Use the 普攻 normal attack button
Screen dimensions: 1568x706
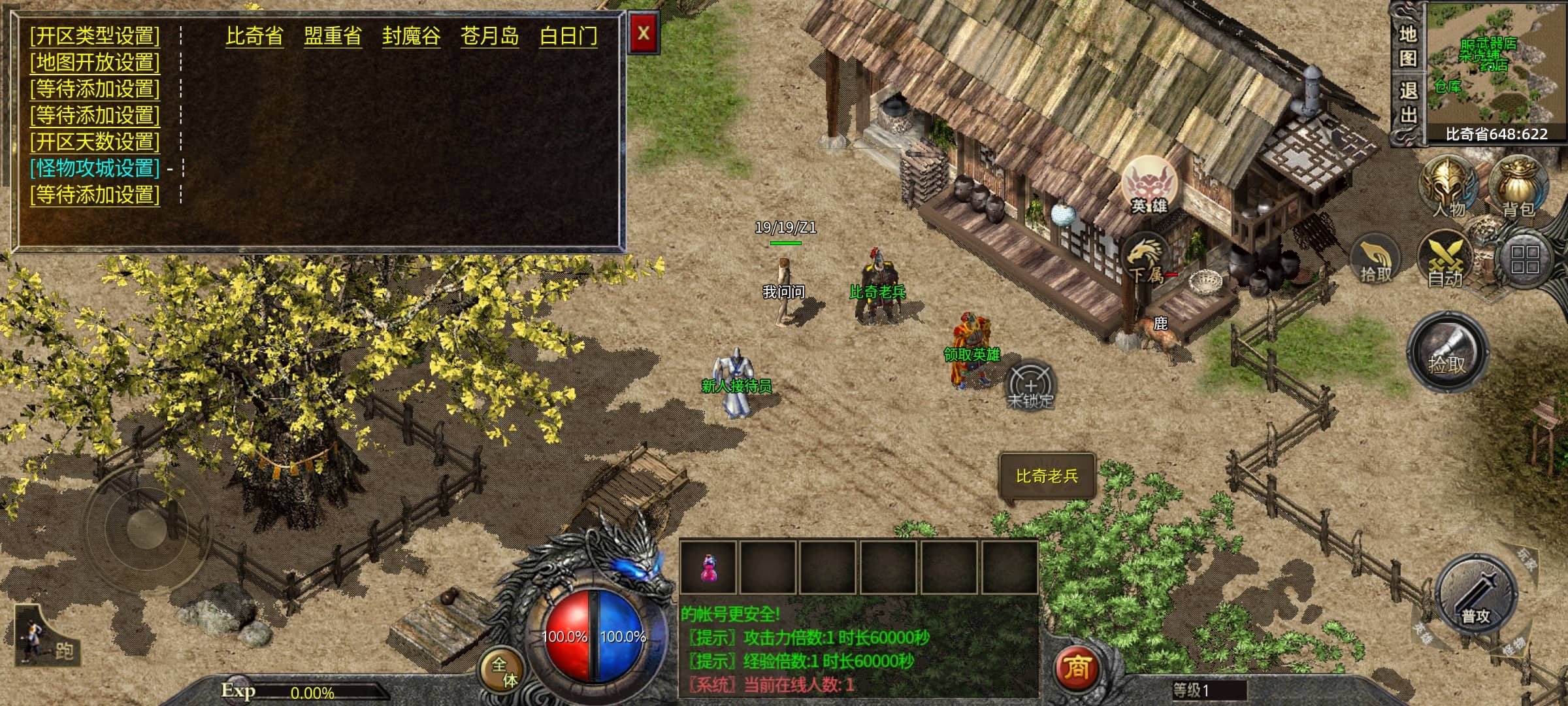click(1475, 595)
